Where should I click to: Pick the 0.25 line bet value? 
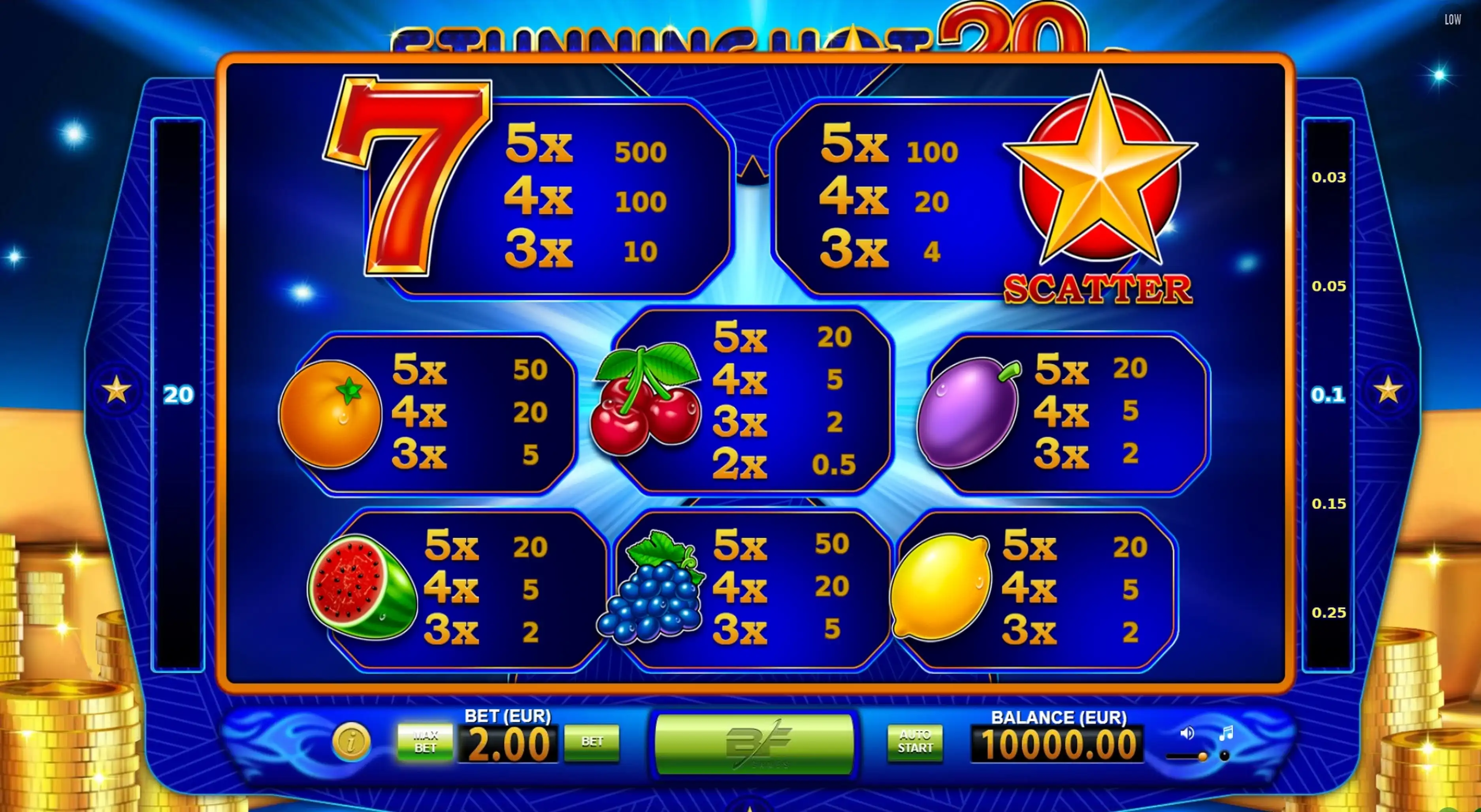click(x=1328, y=613)
